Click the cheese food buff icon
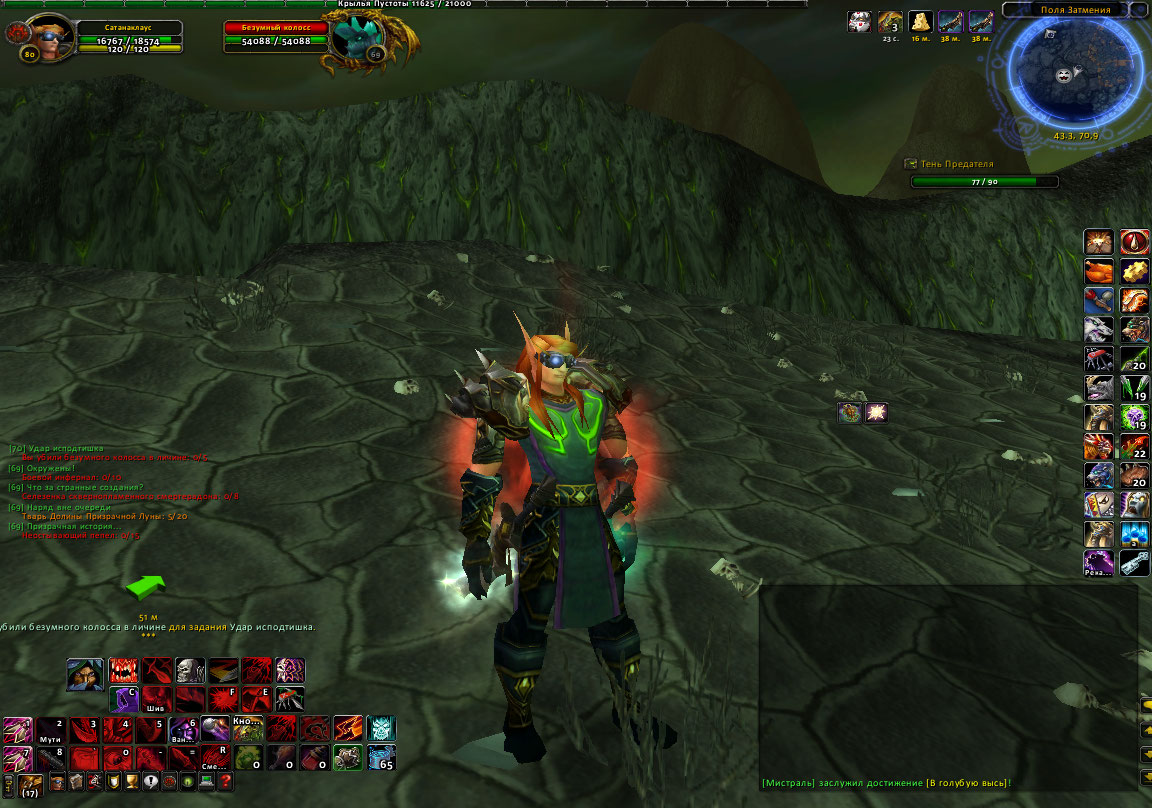The width and height of the screenshot is (1152, 808). (920, 21)
